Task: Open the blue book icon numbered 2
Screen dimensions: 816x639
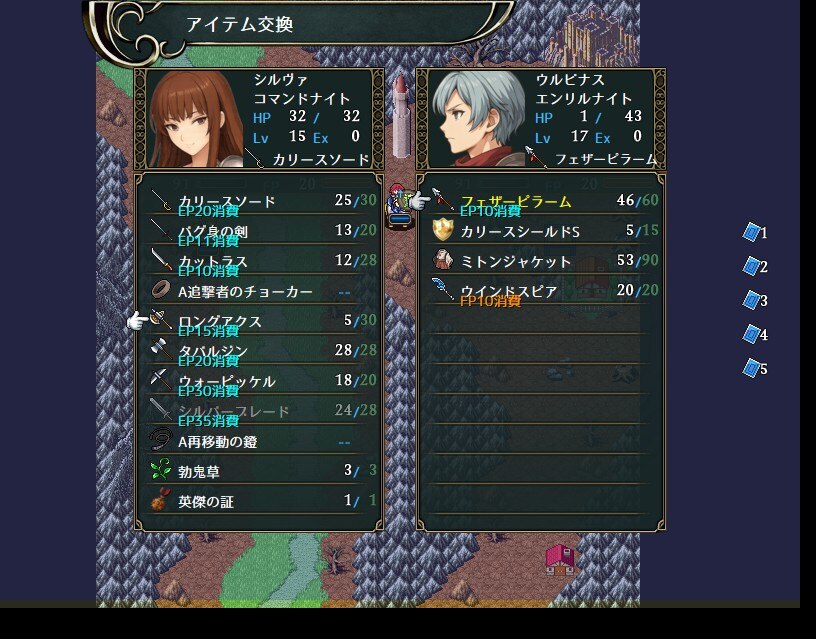Action: point(752,266)
